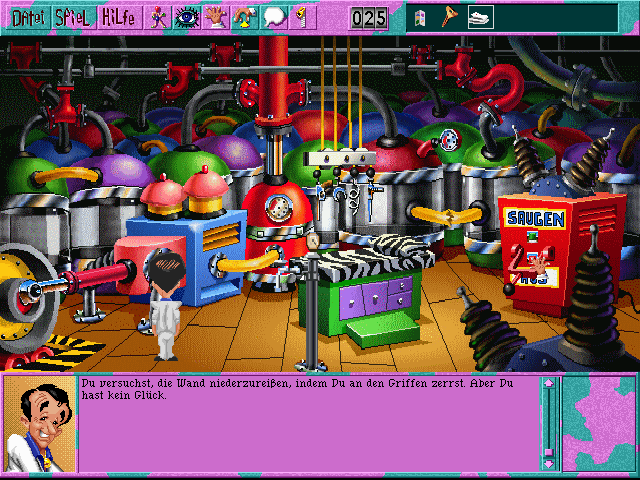The image size is (640, 480).
Task: Pick the wooden tool with a strap from the inventory
Action: [x=448, y=17]
